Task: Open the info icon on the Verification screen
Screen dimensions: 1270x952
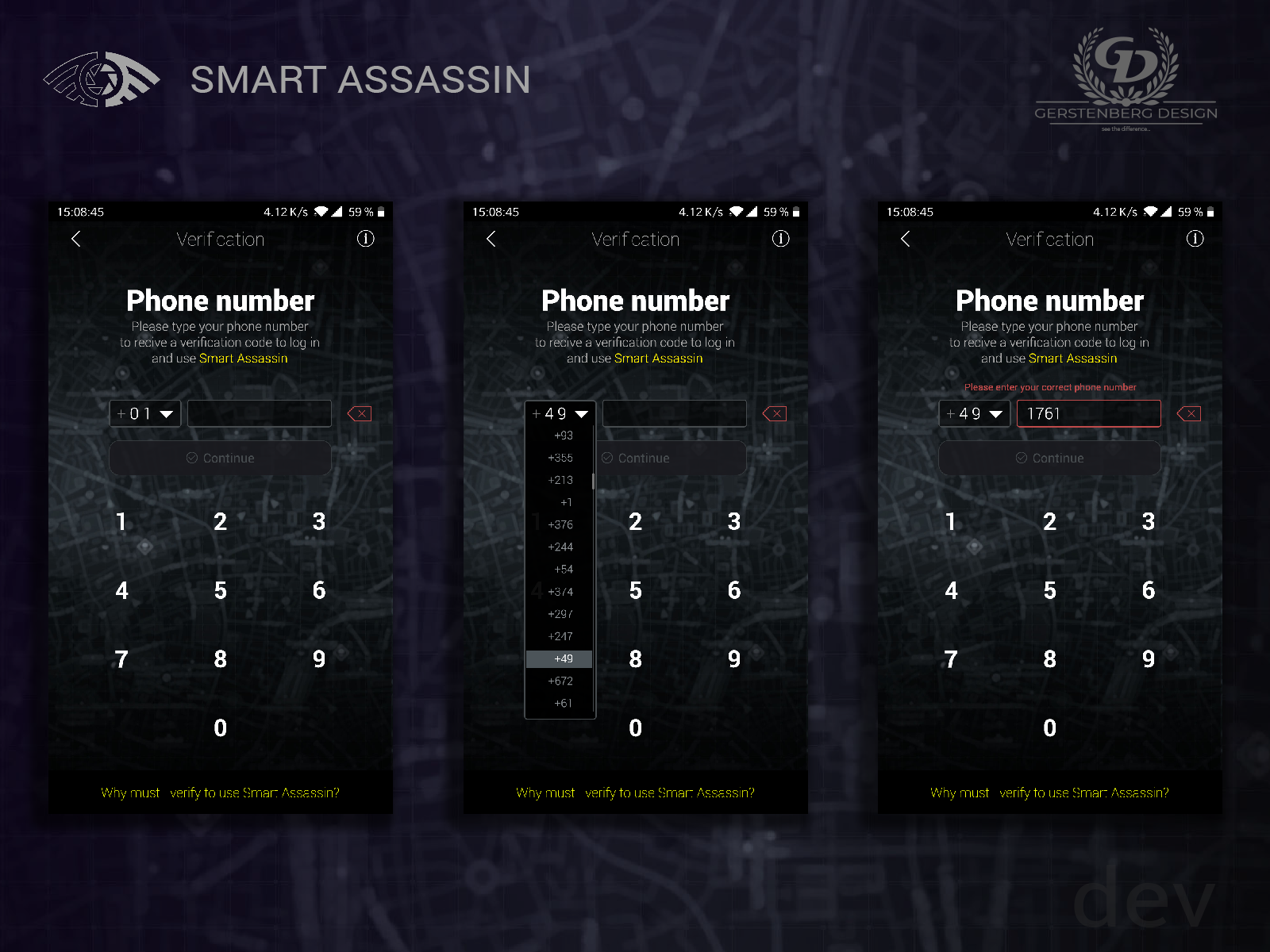Action: (366, 239)
